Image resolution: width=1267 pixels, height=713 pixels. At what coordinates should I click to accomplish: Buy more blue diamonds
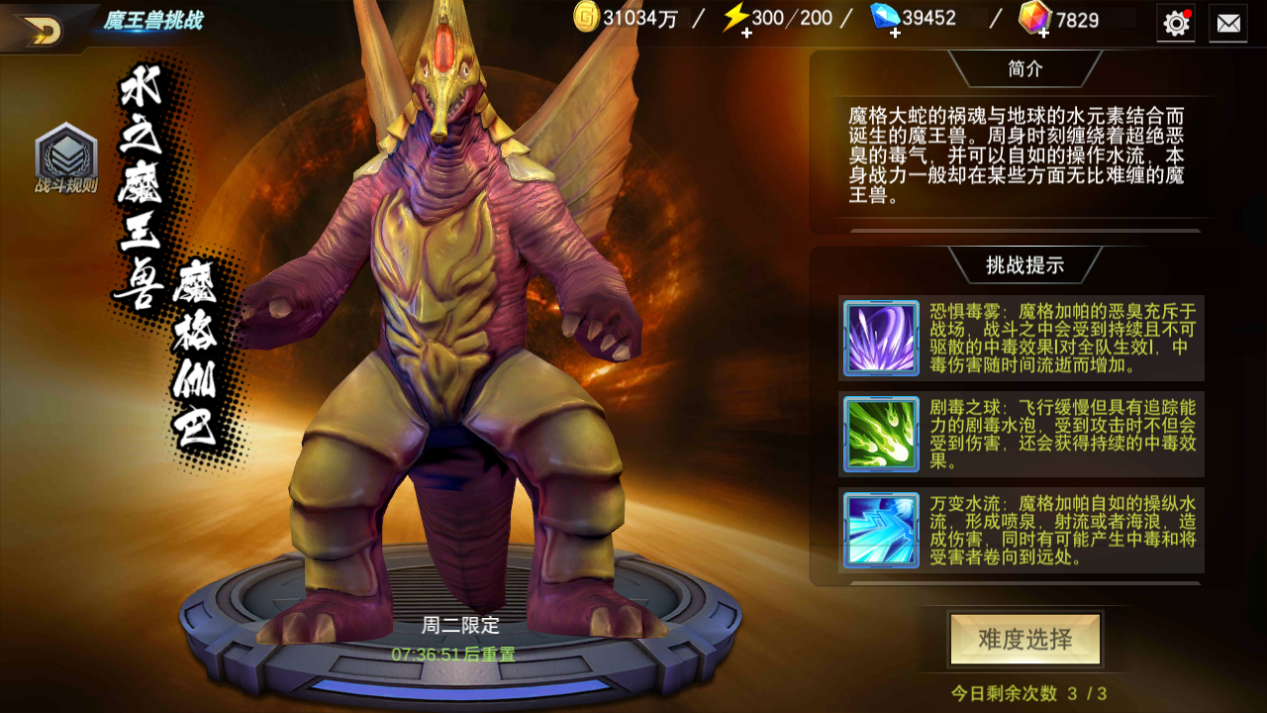click(x=894, y=32)
